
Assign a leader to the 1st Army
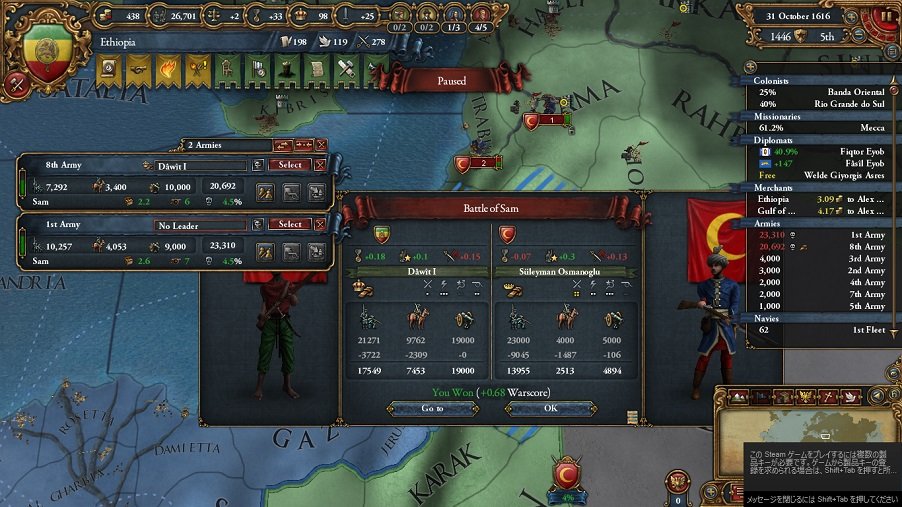pyautogui.click(x=200, y=225)
